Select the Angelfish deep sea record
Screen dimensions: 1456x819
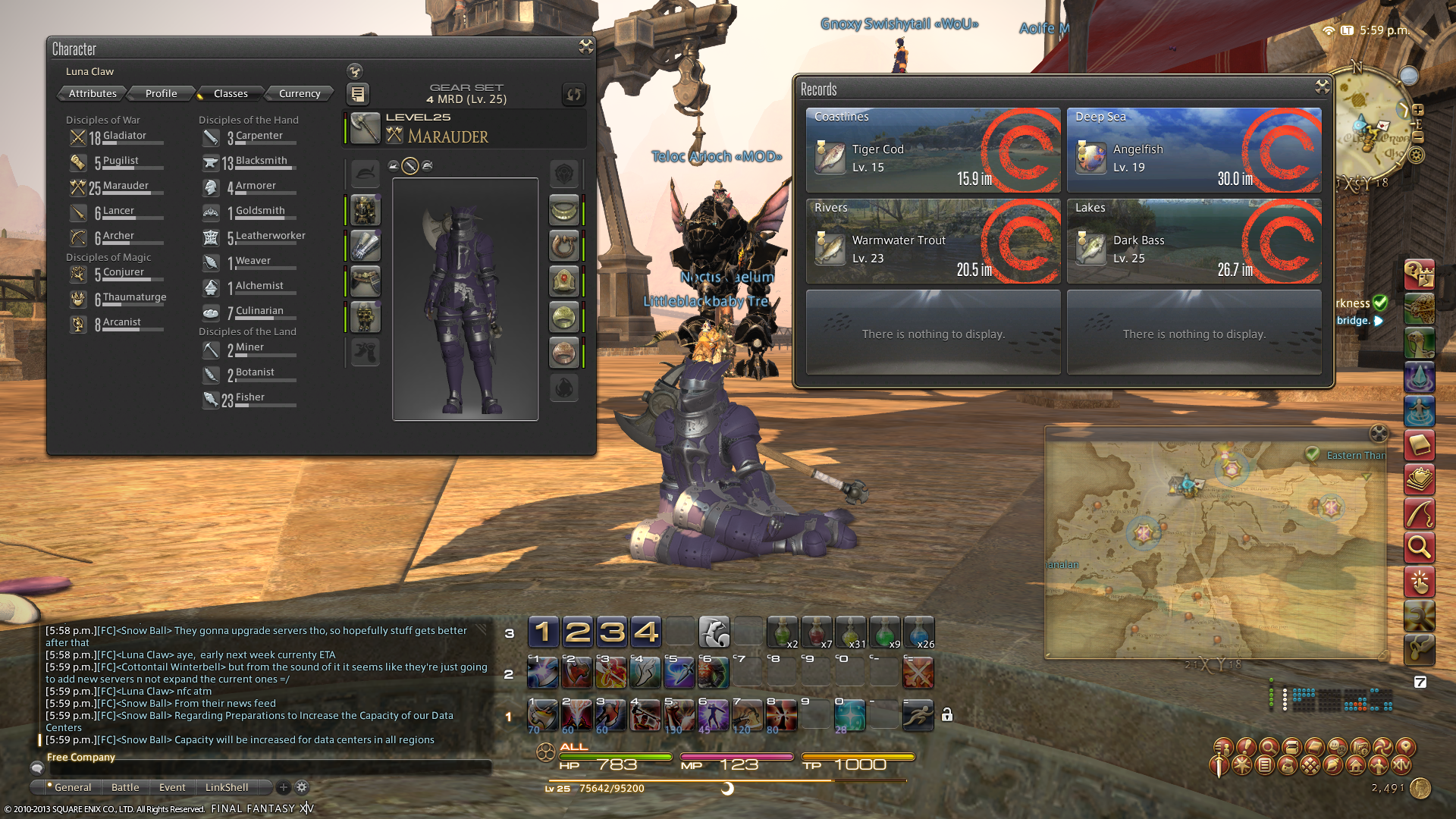coord(1194,150)
